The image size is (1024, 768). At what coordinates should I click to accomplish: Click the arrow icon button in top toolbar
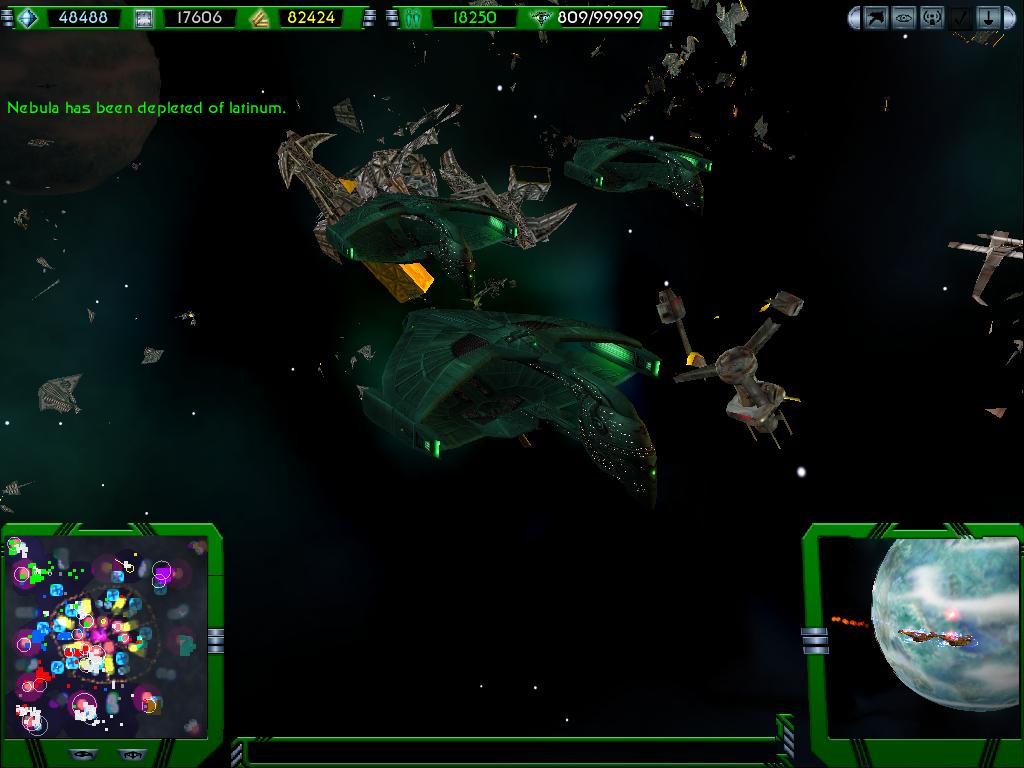876,17
